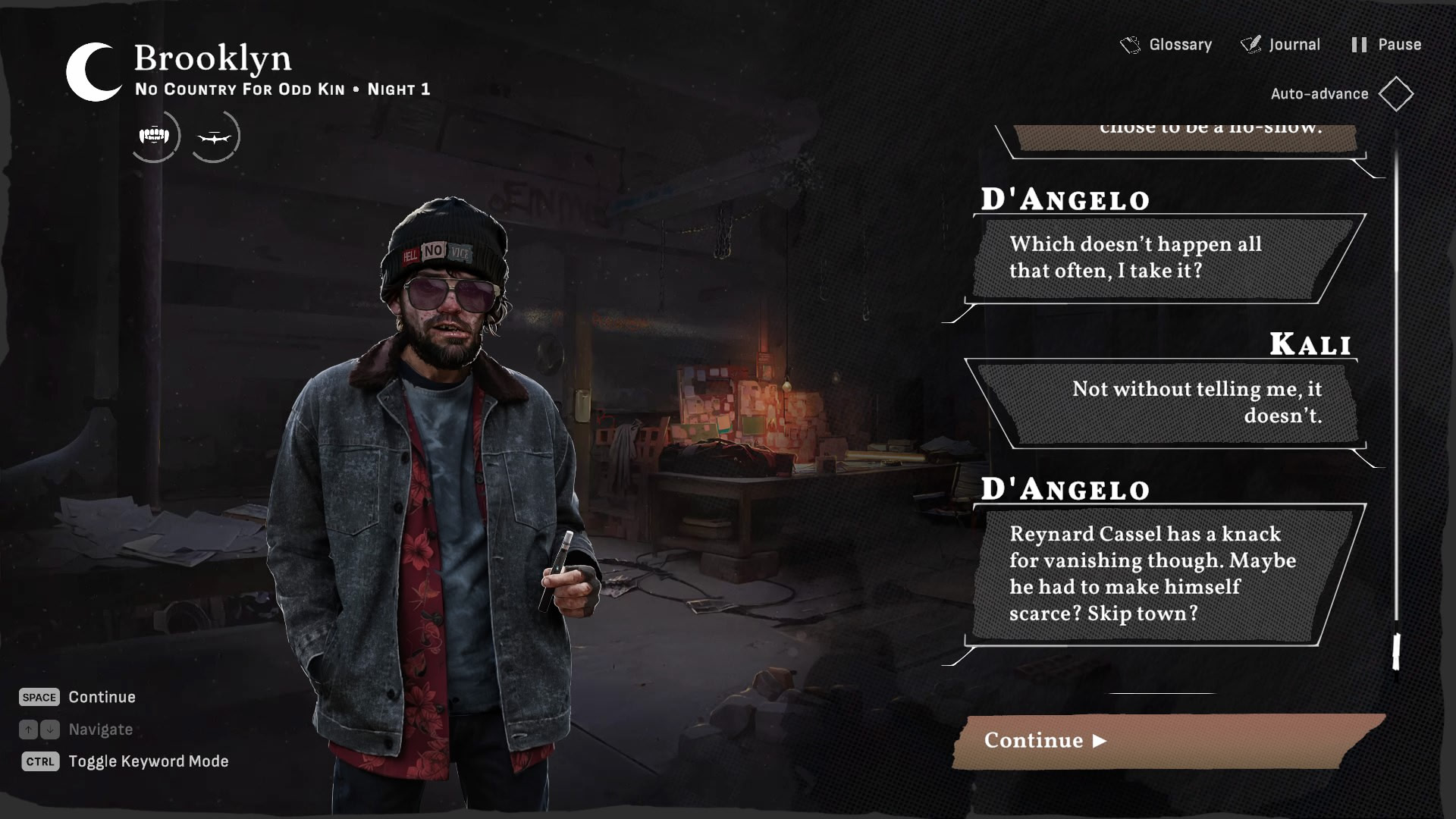Toggle the Auto-advance diamond
1456x819 pixels.
pyautogui.click(x=1395, y=94)
